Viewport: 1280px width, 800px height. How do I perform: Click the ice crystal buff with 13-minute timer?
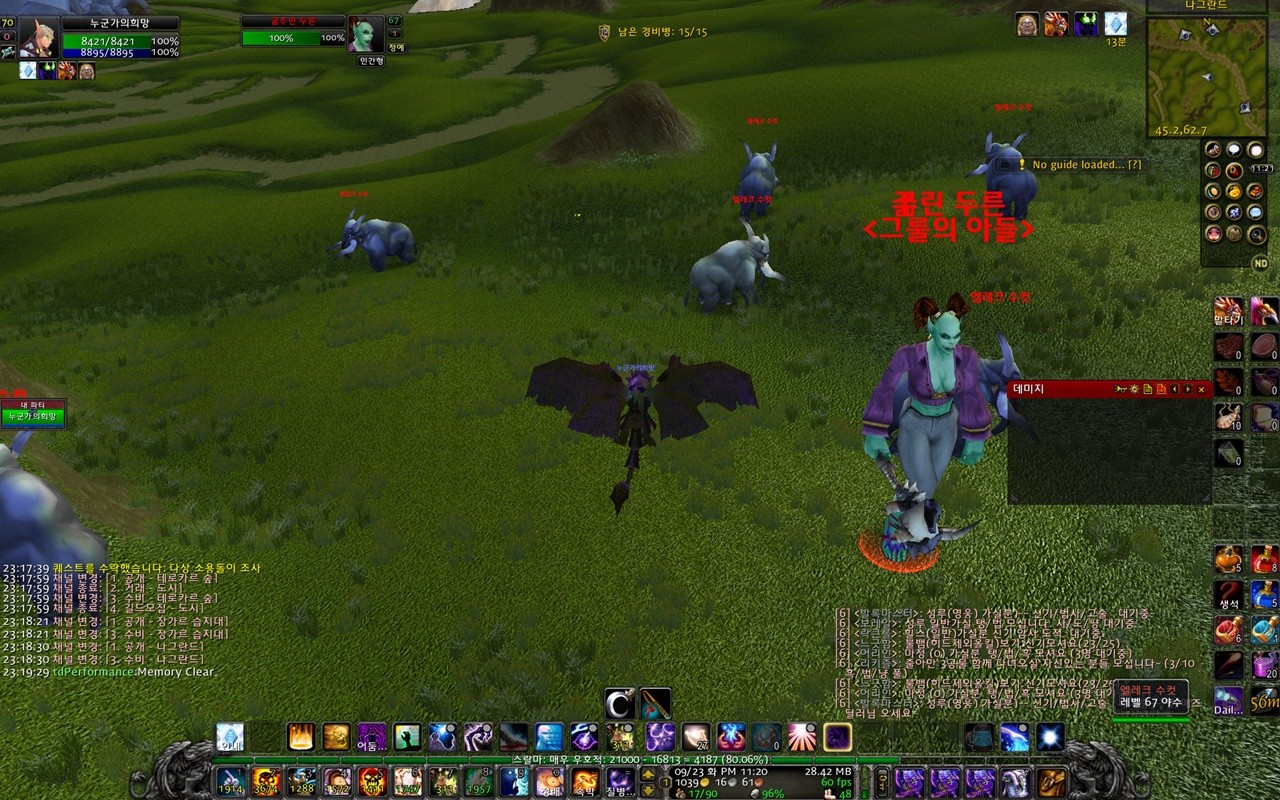coord(1115,24)
